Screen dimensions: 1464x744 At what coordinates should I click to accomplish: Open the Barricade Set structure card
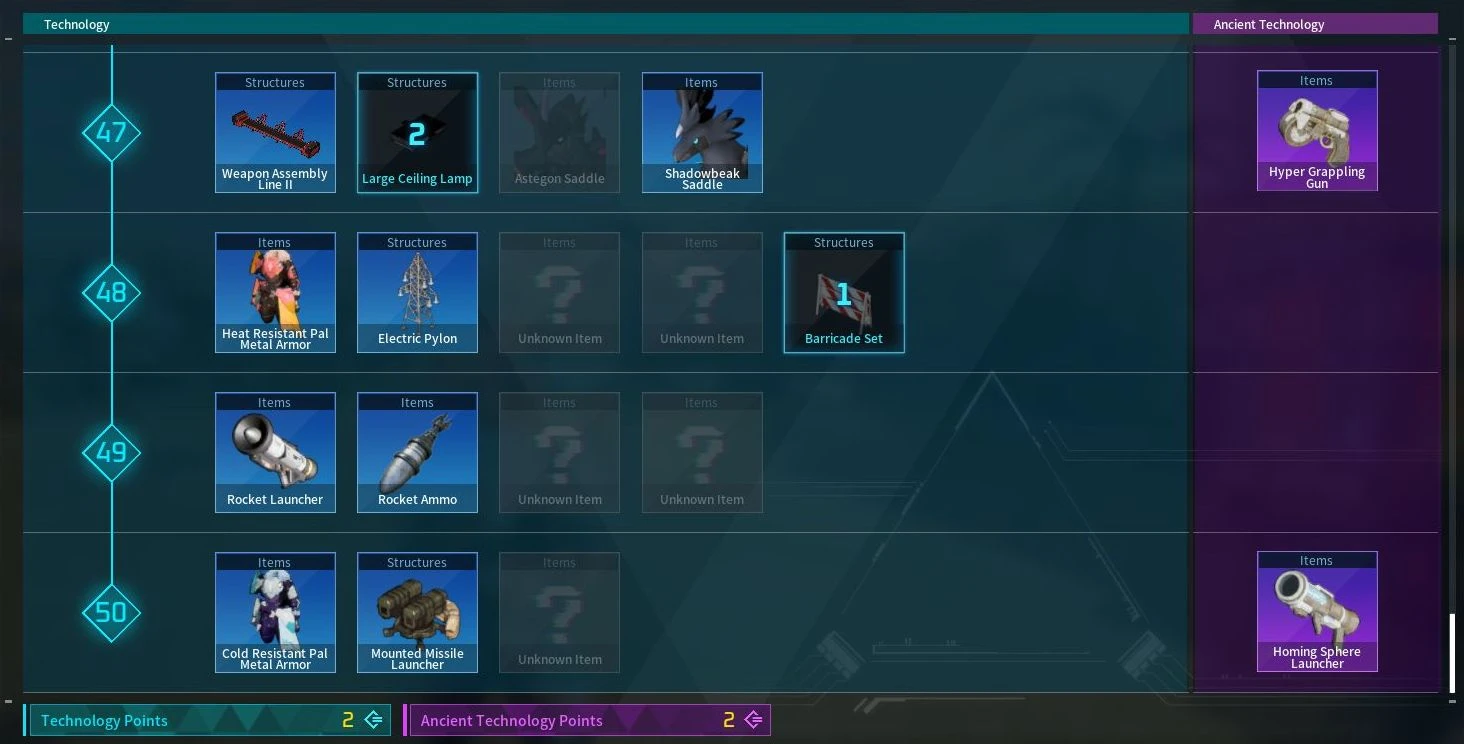pyautogui.click(x=844, y=292)
